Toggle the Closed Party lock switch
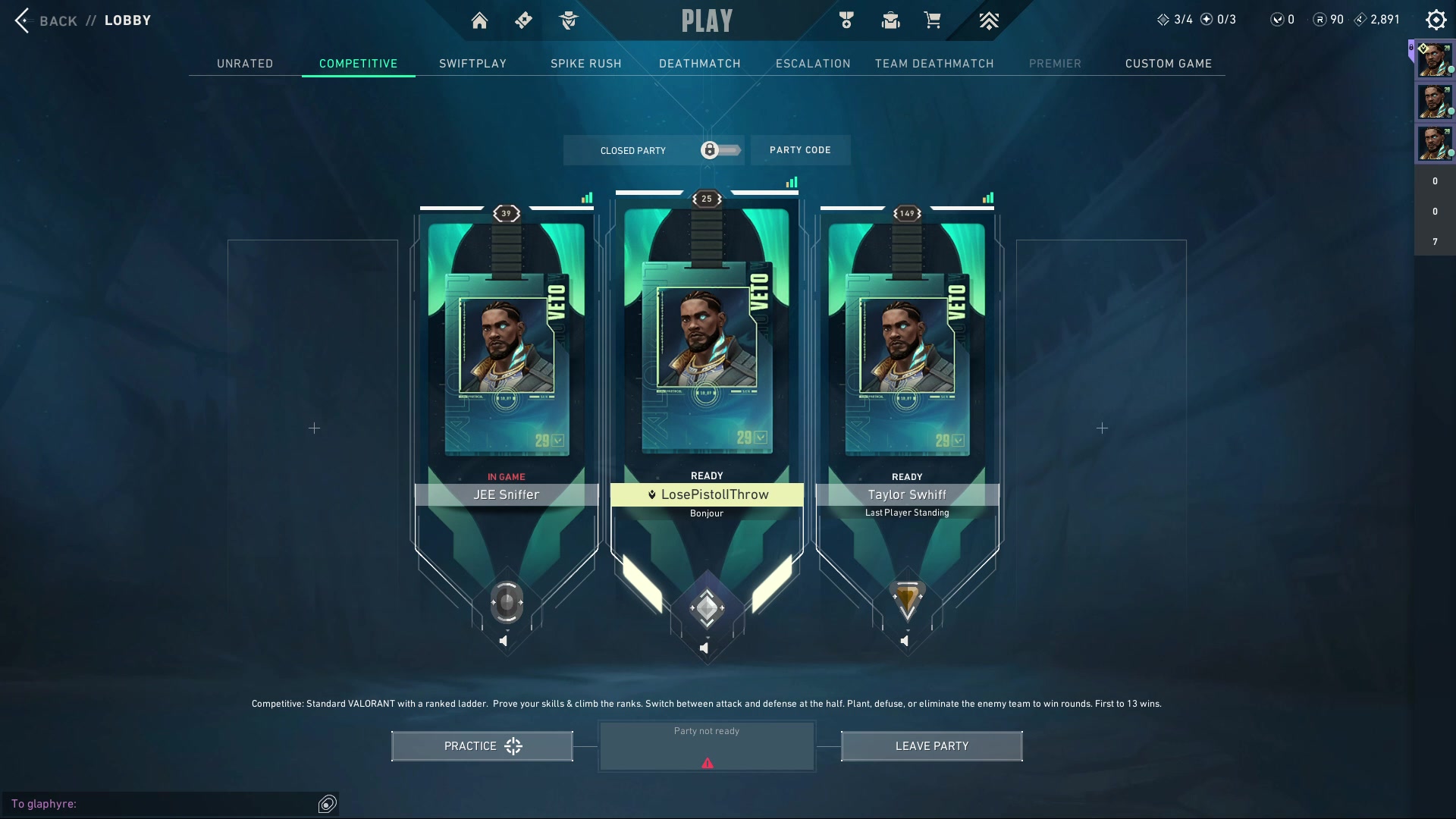The width and height of the screenshot is (1456, 819). [720, 150]
